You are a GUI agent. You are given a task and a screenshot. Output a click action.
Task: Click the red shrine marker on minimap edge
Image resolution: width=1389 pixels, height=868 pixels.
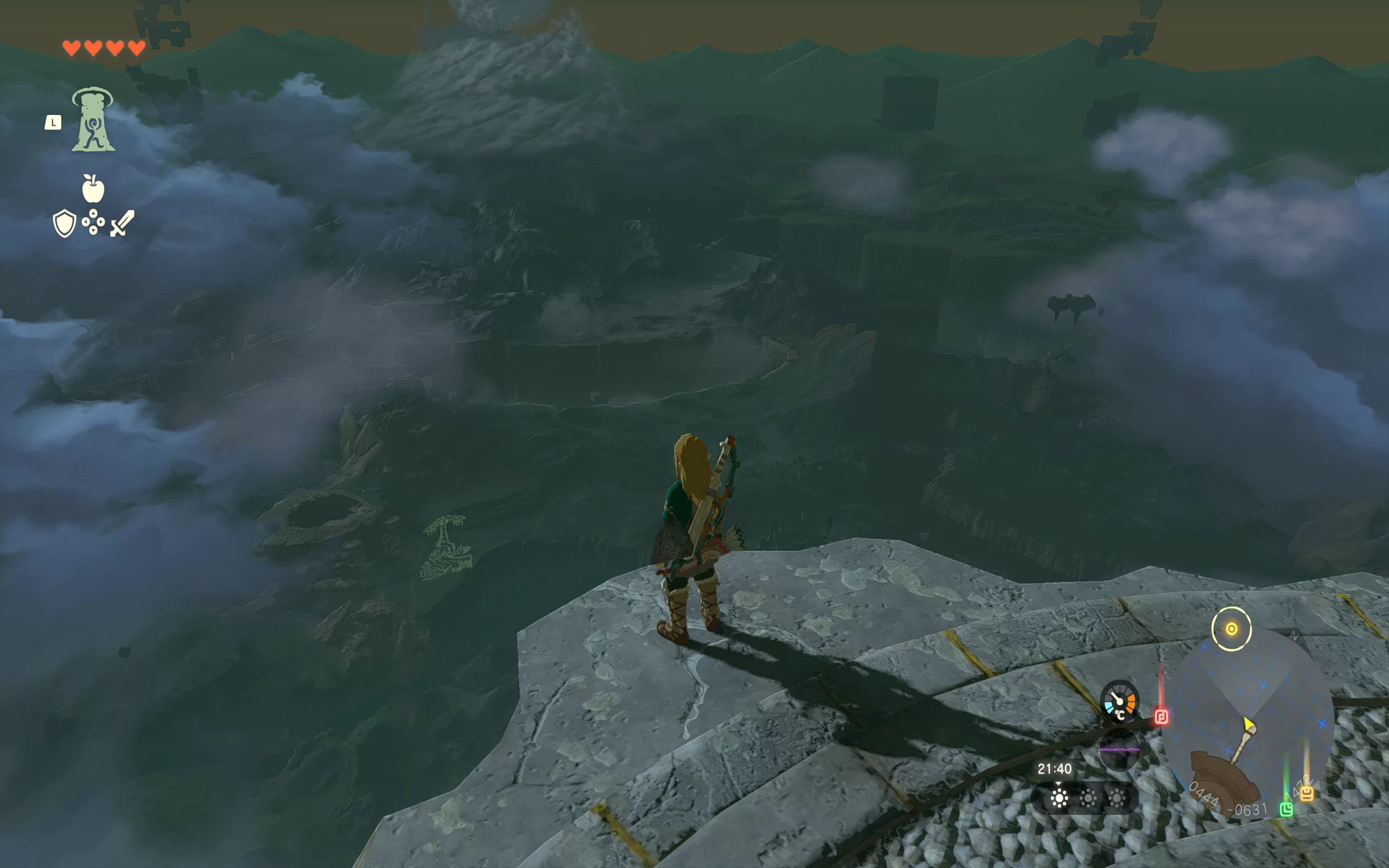pyautogui.click(x=1161, y=717)
